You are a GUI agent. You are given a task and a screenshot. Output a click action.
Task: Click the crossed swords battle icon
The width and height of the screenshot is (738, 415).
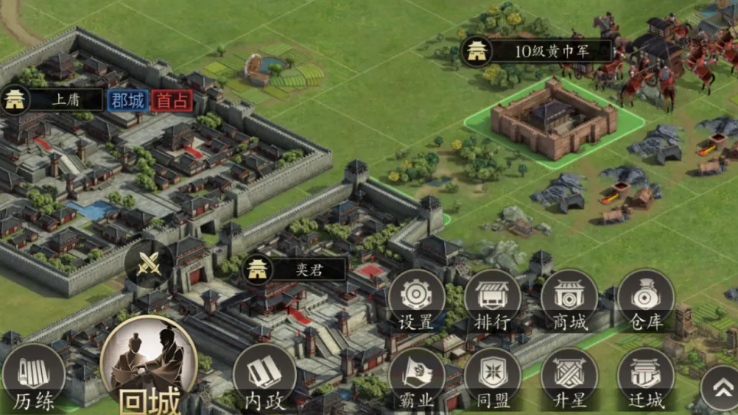[x=149, y=264]
